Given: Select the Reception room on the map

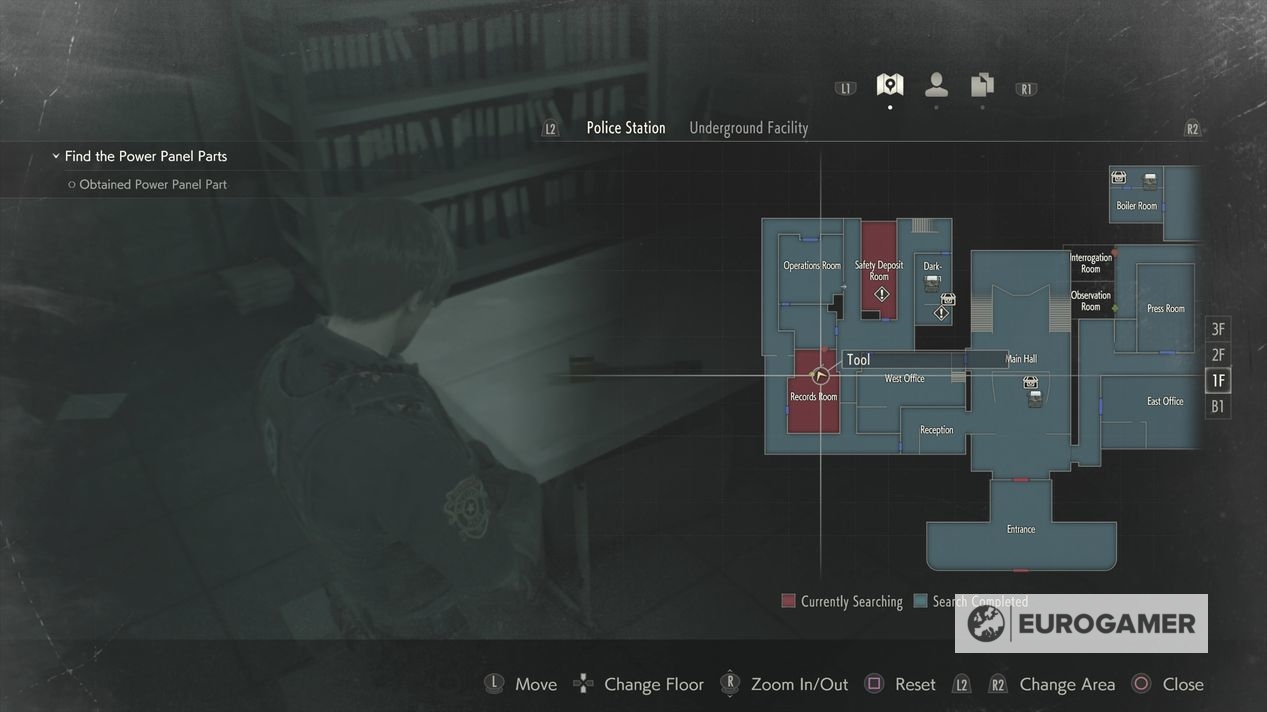Looking at the screenshot, I should 936,430.
